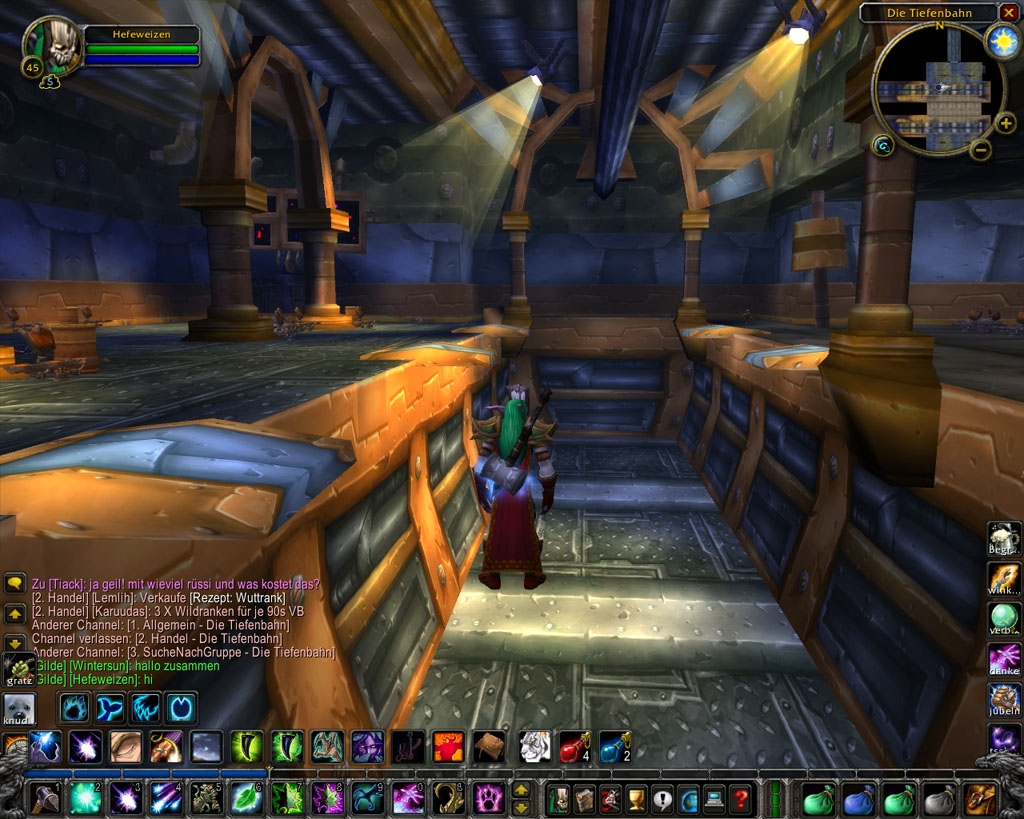Open the red question mark help menu

740,800
